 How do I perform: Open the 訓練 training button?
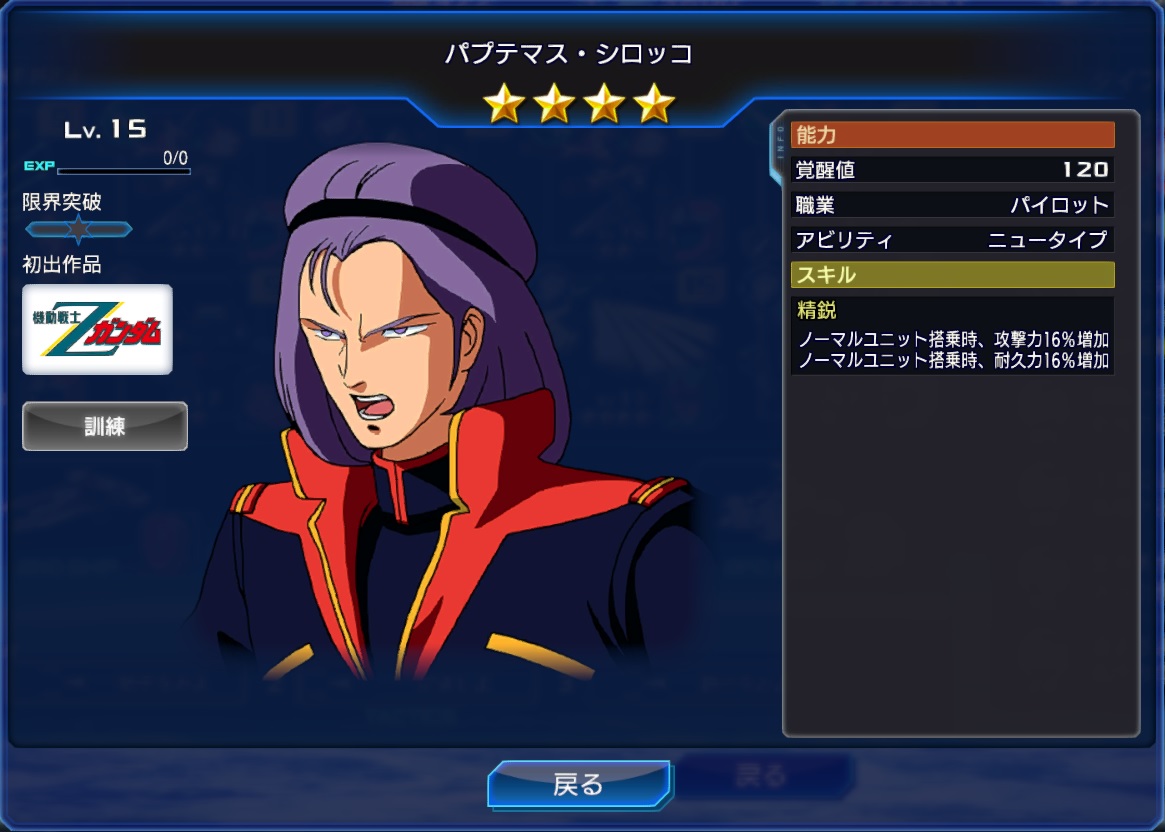[105, 426]
